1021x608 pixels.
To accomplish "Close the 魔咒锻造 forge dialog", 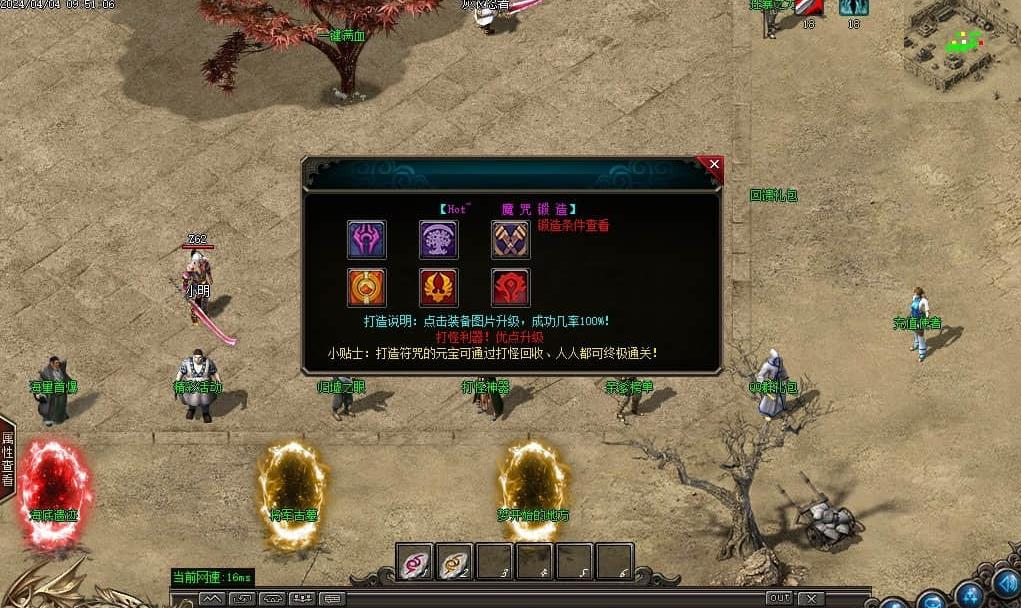I will [713, 164].
